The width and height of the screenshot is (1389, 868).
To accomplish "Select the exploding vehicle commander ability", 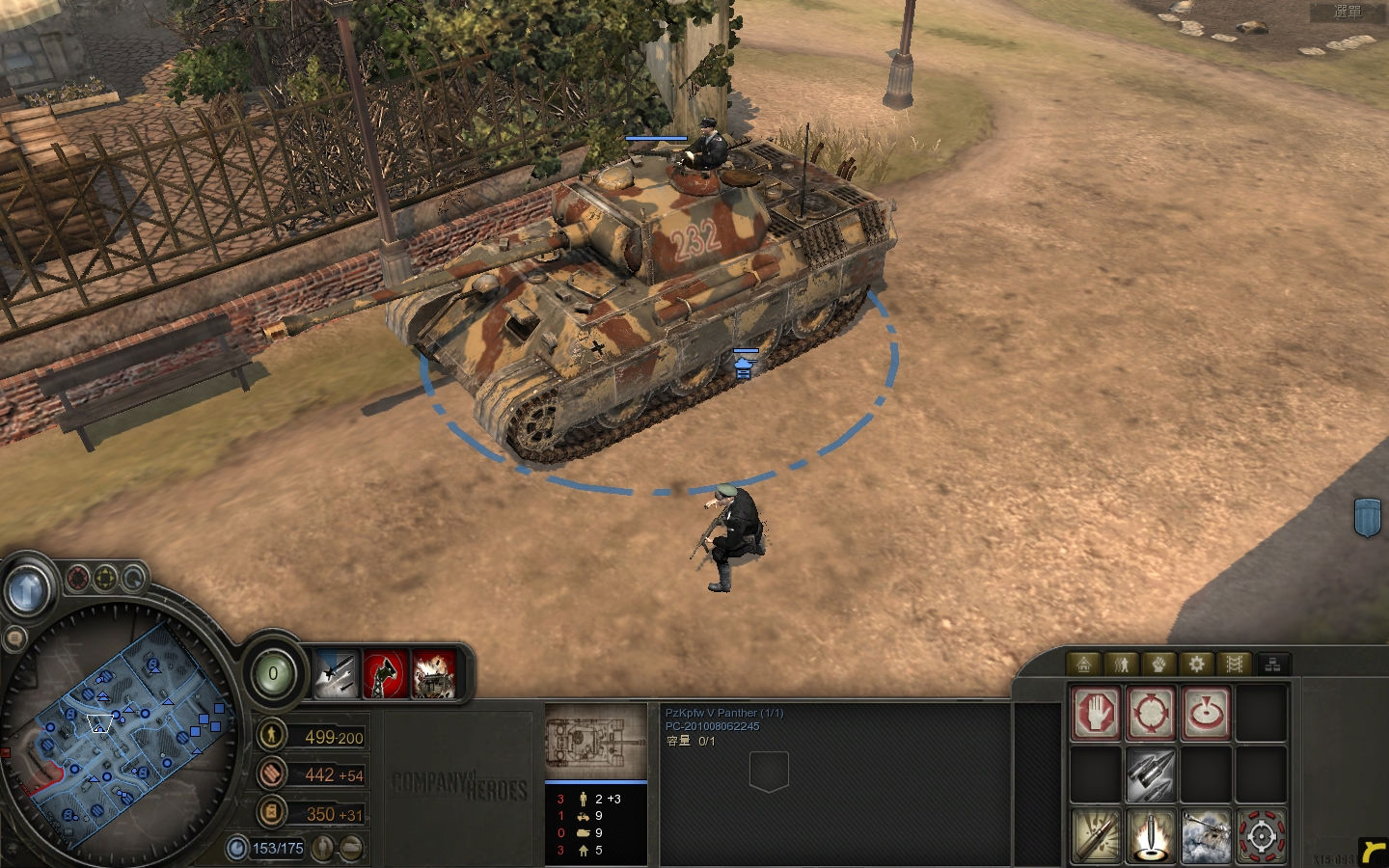I will 433,672.
